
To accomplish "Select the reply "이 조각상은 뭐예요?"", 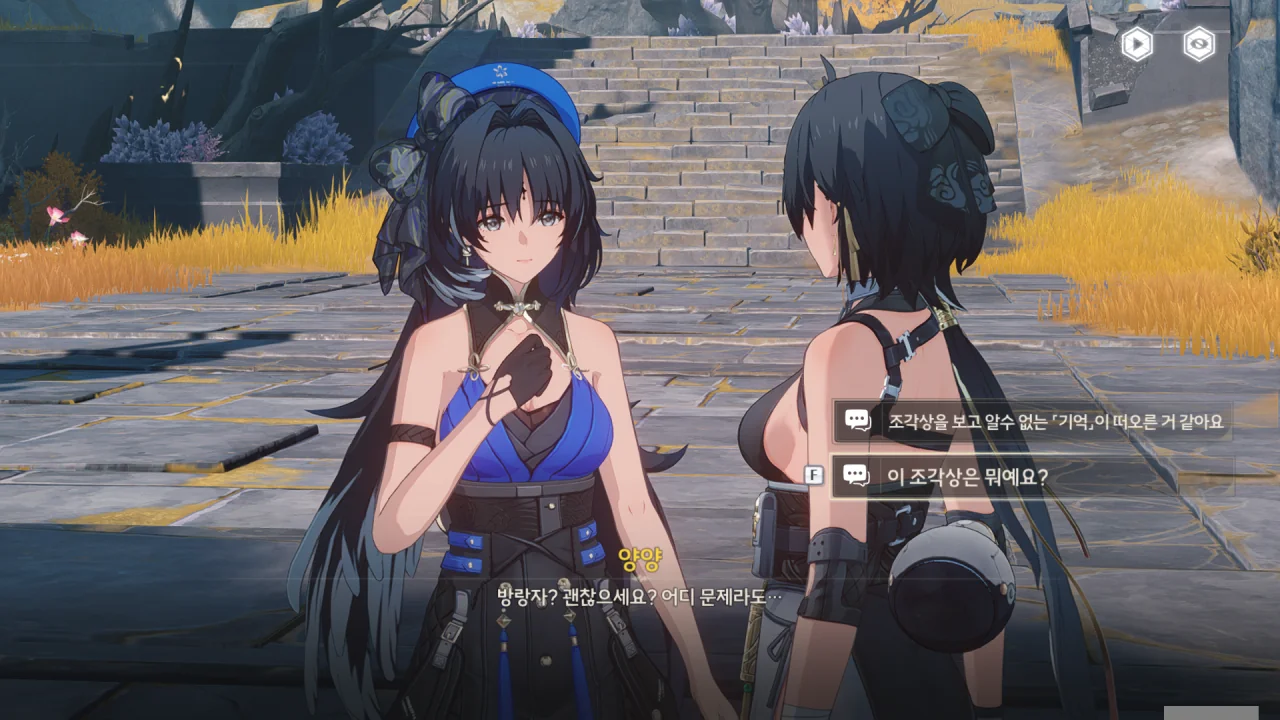I will (x=1034, y=477).
